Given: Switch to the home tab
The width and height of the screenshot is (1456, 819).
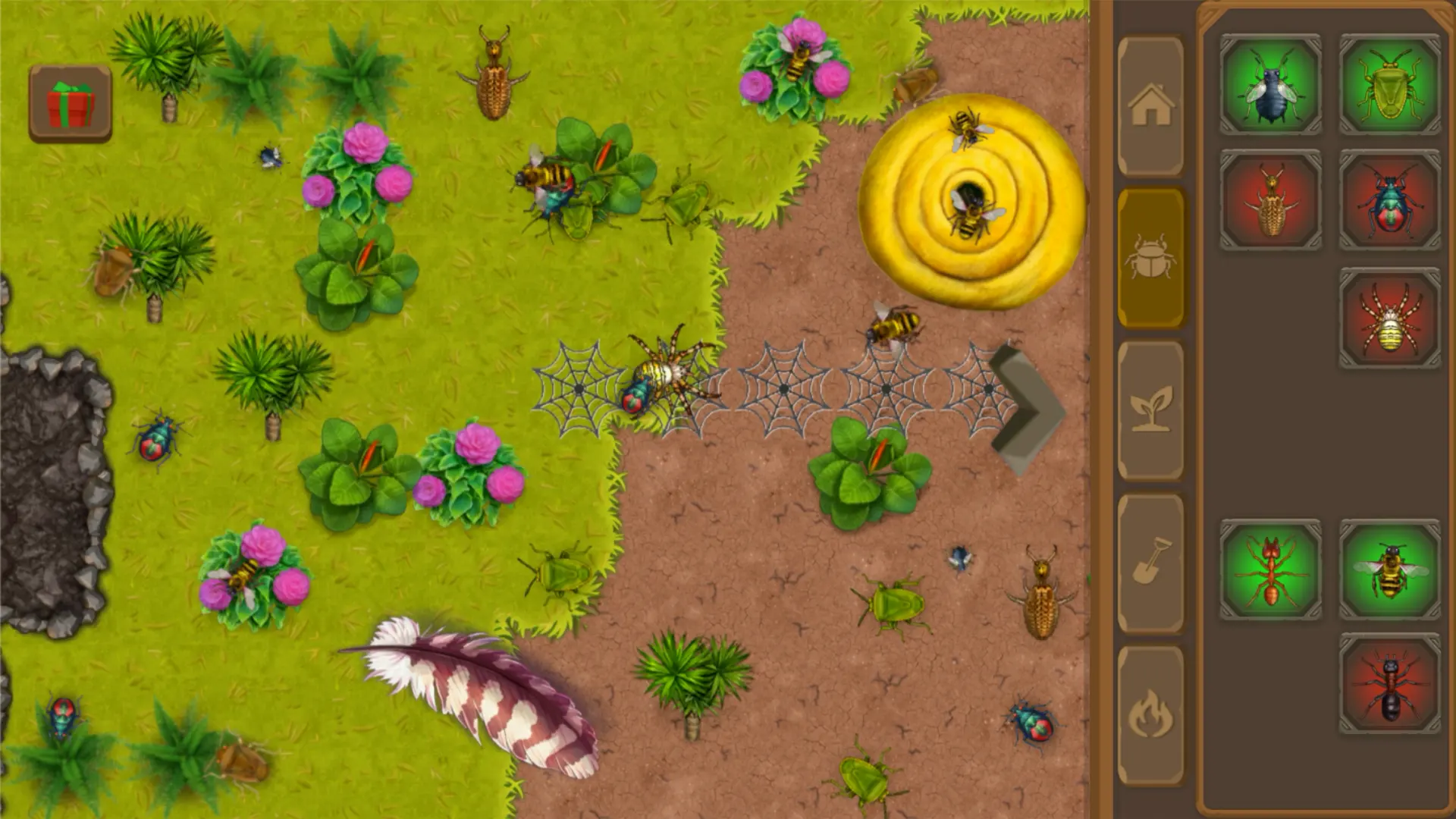Looking at the screenshot, I should click(x=1150, y=106).
